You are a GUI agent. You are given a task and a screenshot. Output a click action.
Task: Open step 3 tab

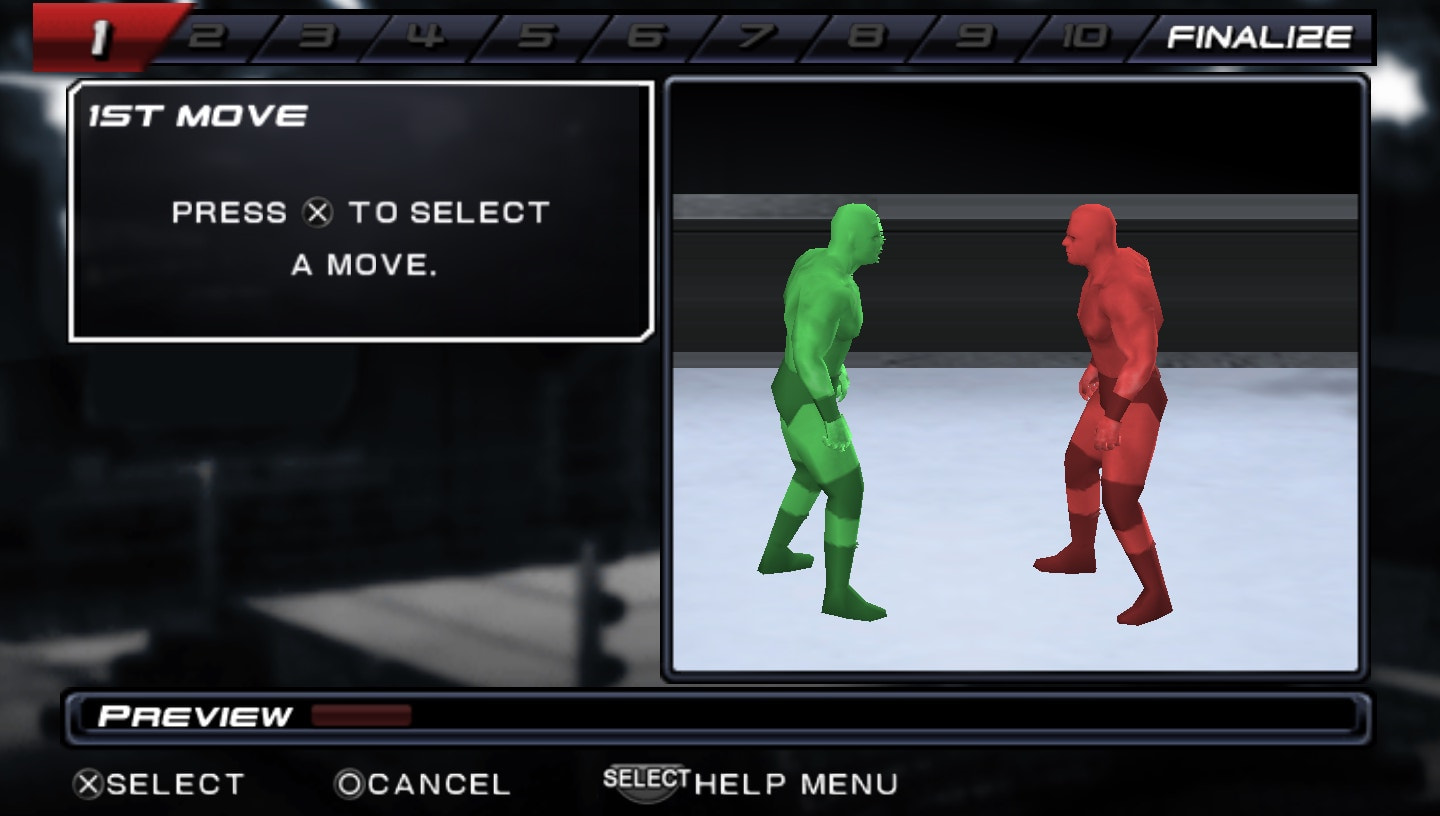coord(317,38)
